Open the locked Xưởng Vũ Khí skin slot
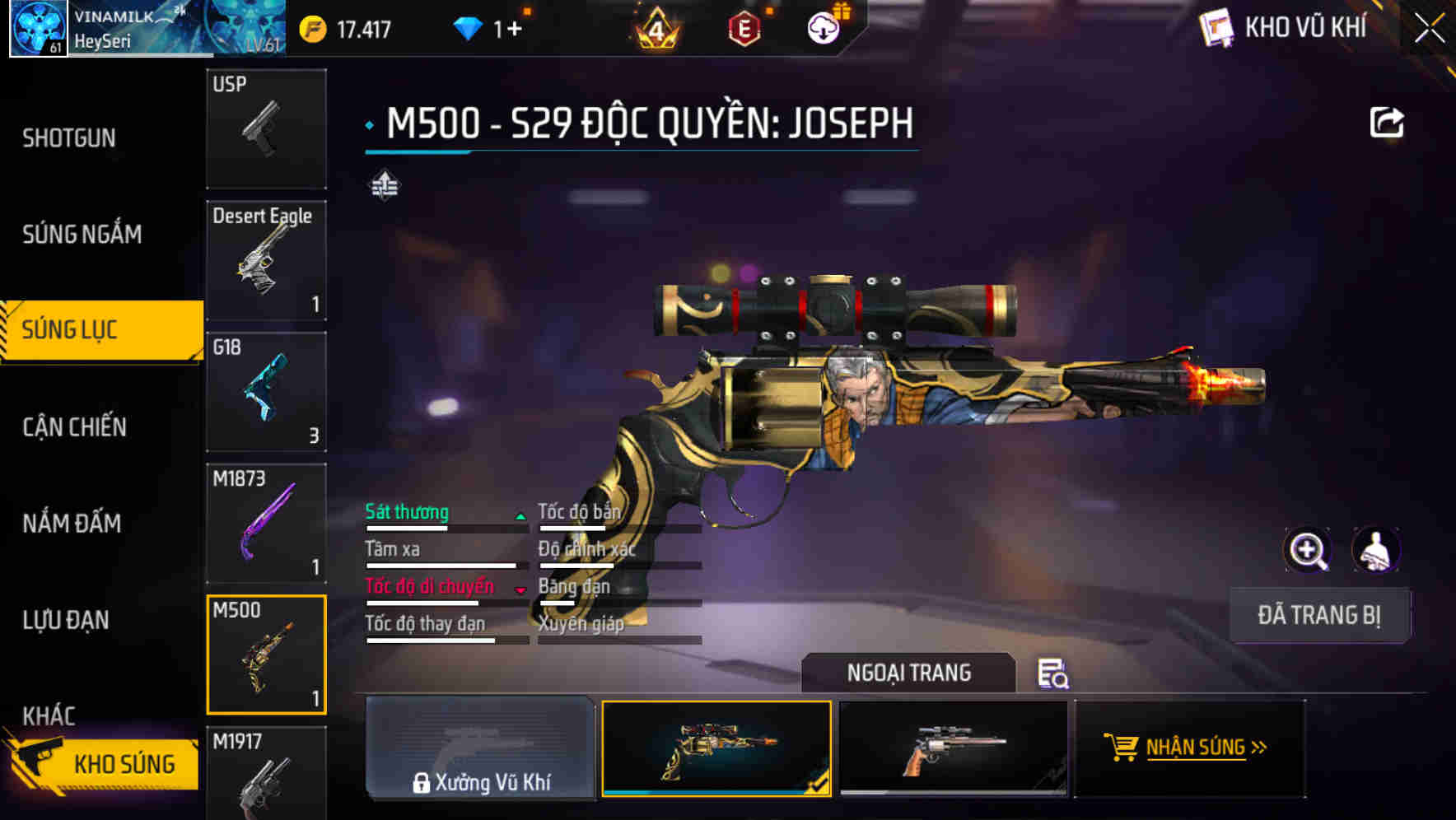 (x=480, y=749)
